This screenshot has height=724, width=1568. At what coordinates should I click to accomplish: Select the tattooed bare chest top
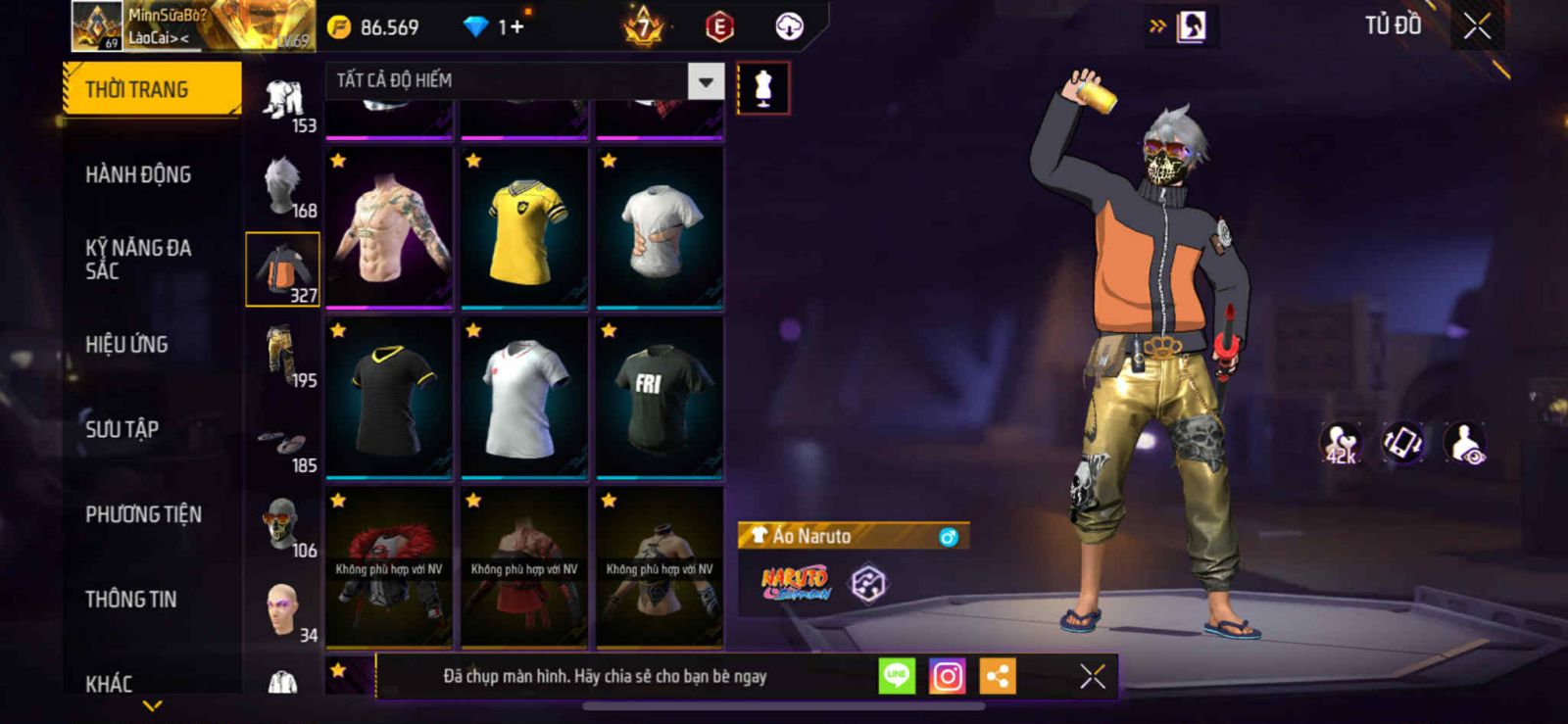389,227
